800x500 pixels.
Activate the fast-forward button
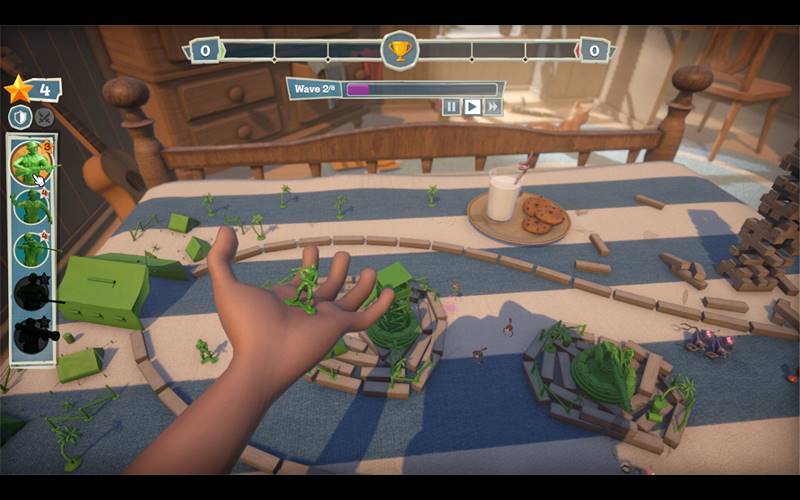tap(492, 106)
